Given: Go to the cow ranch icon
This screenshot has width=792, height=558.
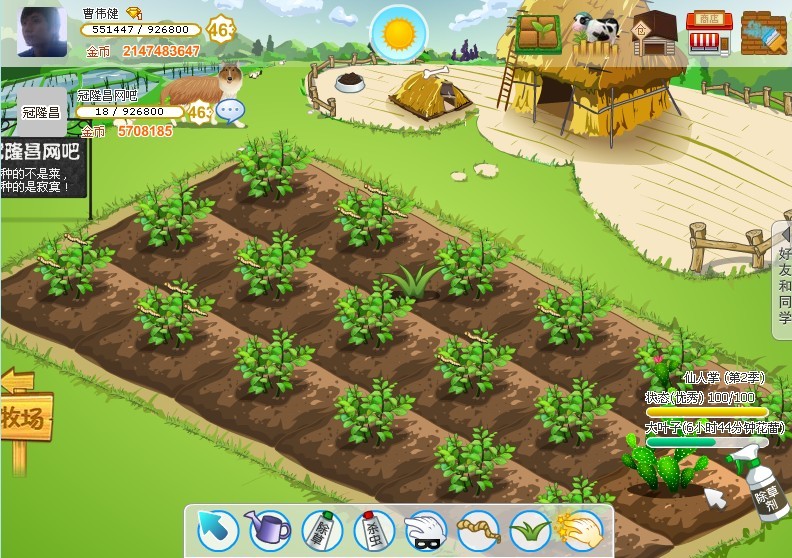Looking at the screenshot, I should 597,31.
